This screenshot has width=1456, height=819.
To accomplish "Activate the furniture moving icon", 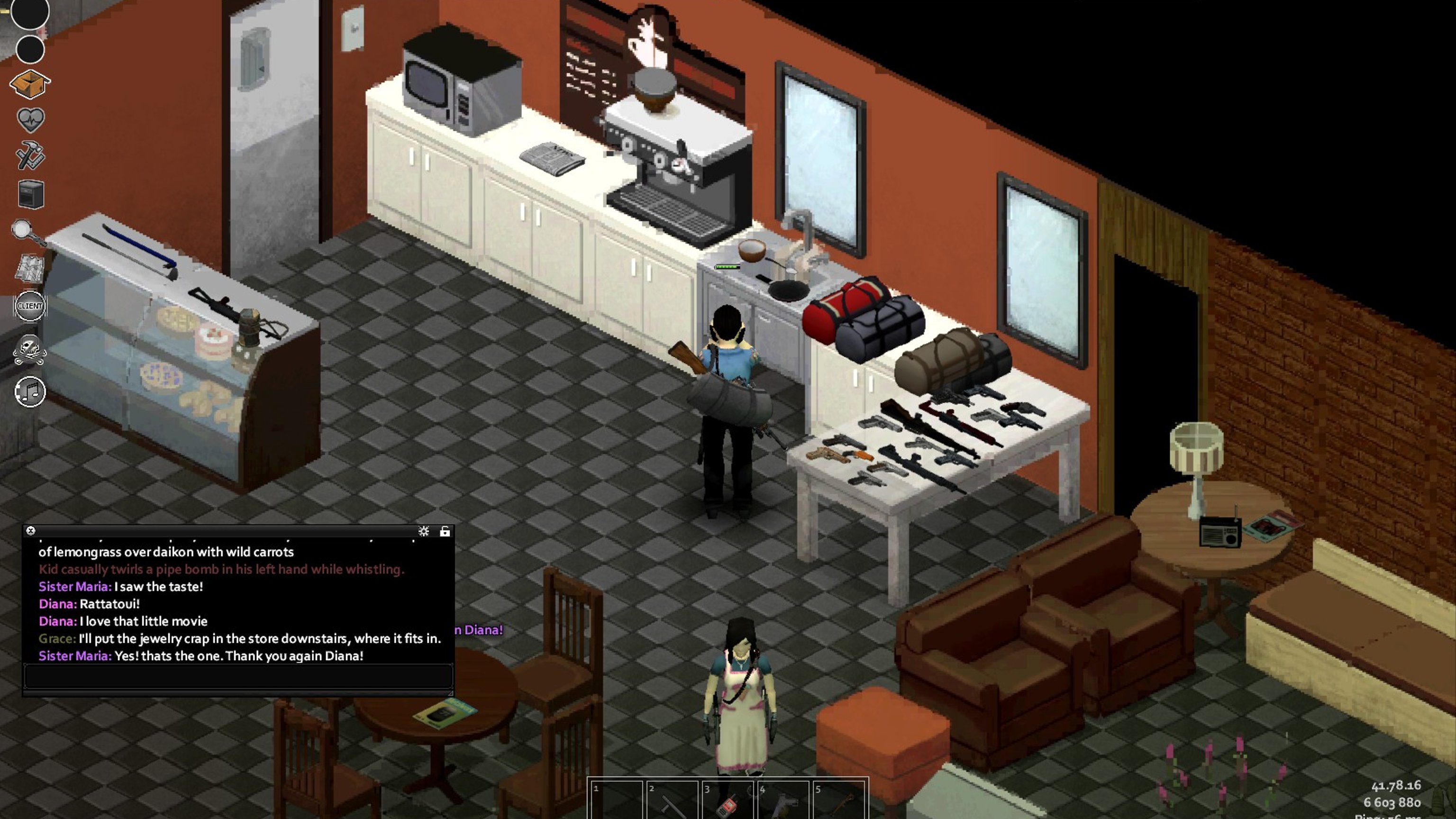I will click(x=30, y=194).
